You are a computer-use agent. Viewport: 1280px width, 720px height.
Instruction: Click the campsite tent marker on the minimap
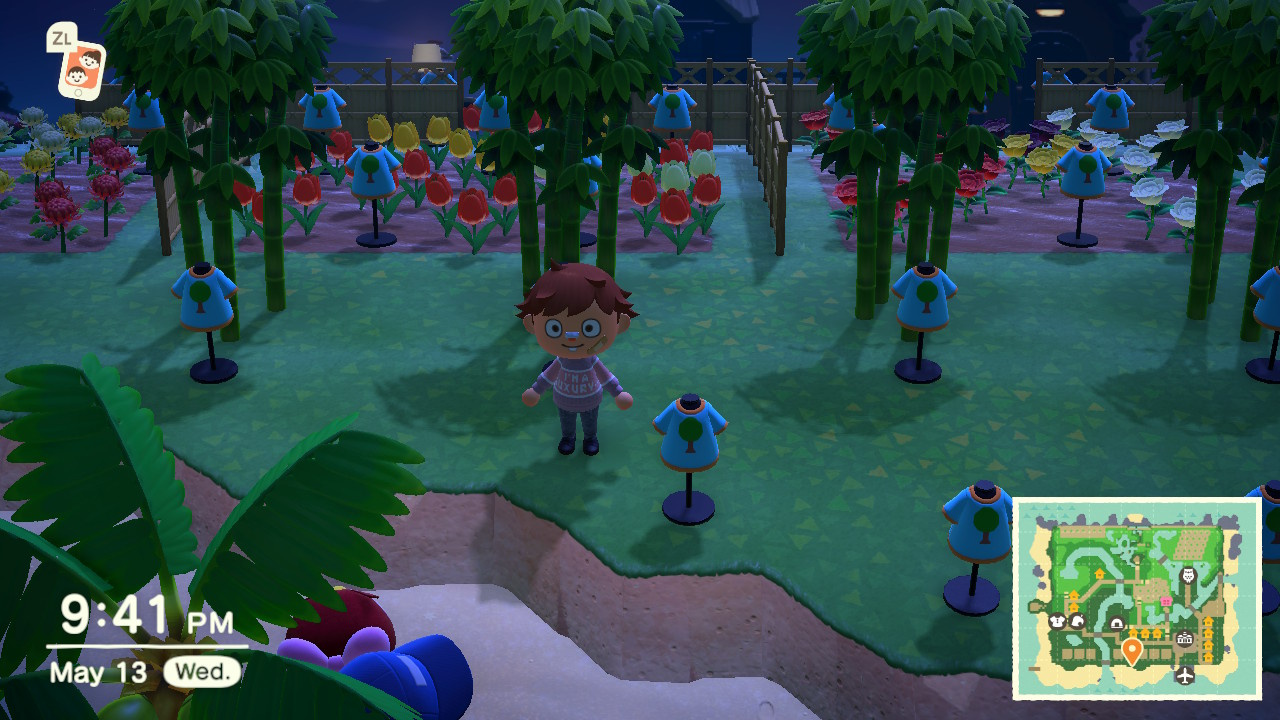point(1117,624)
